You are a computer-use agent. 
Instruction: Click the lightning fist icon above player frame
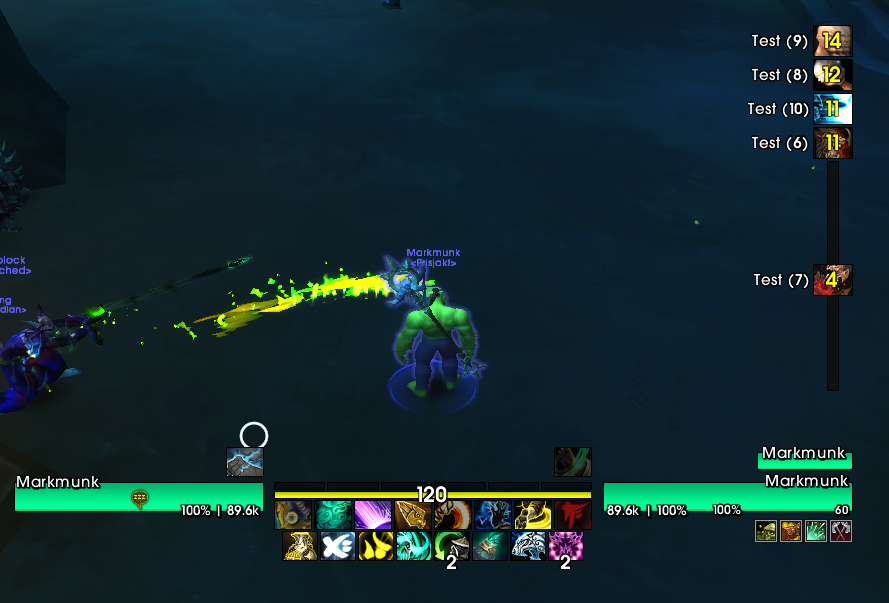pos(244,462)
